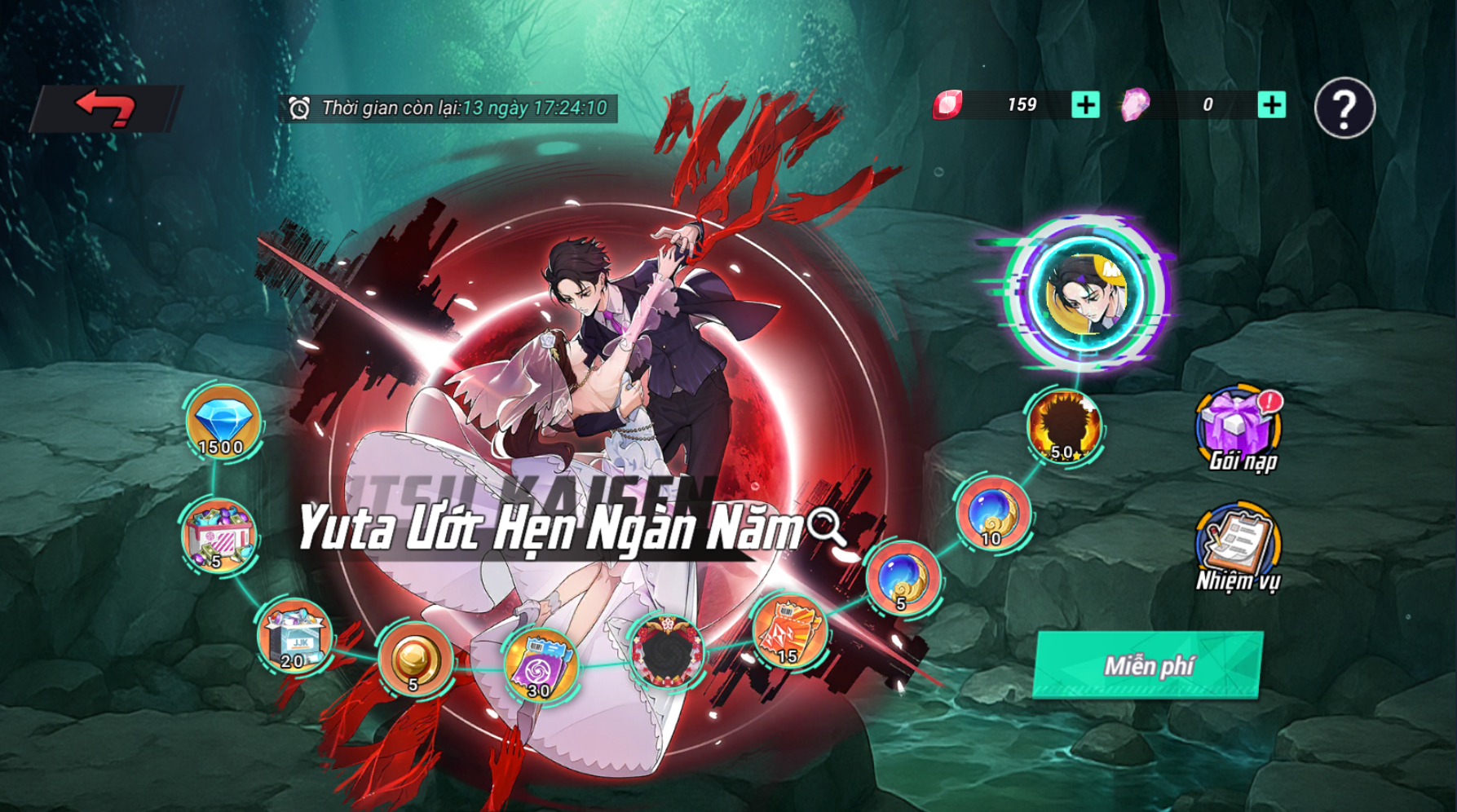Preview skin with the magnifying glass
This screenshot has height=812, width=1457.
[828, 528]
